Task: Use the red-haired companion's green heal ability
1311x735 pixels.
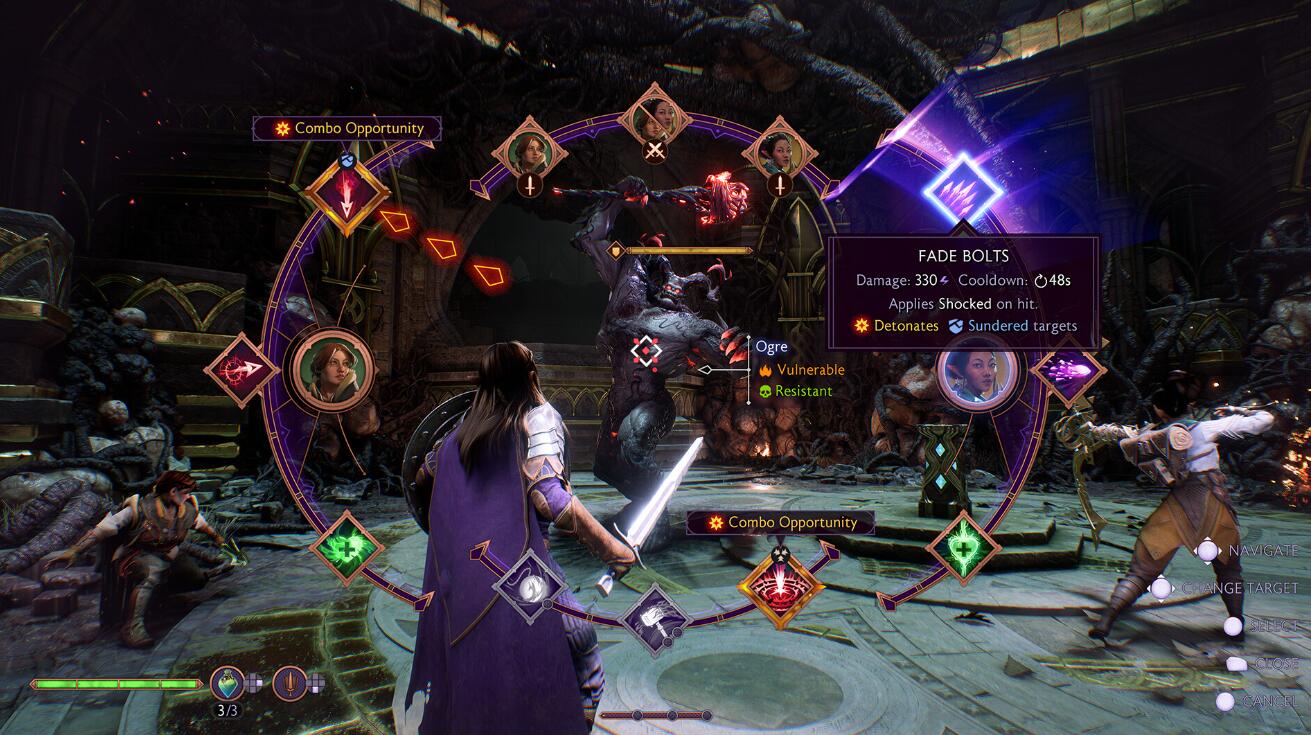Action: [346, 548]
